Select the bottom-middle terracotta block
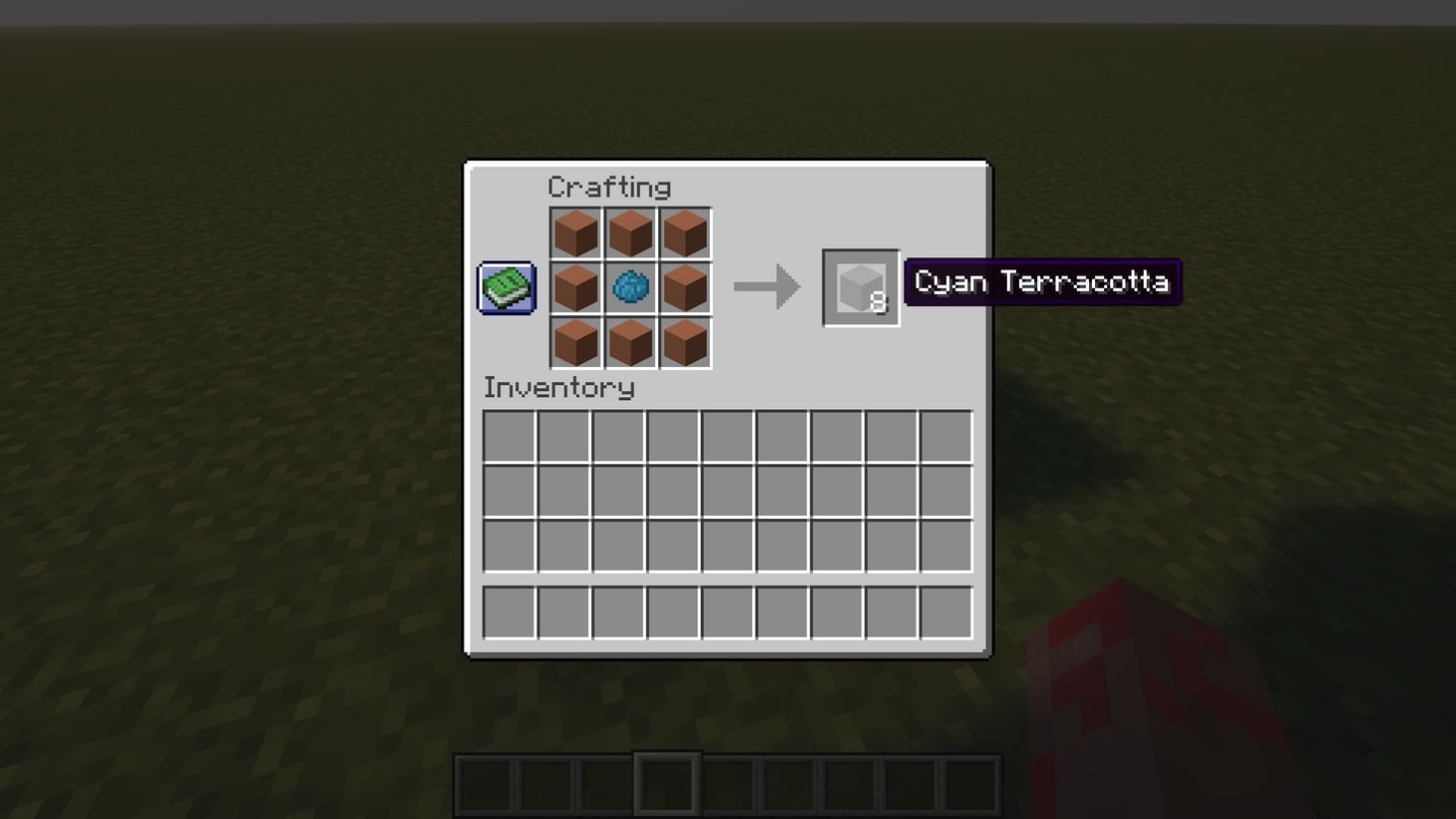The image size is (1456, 819). [x=630, y=342]
